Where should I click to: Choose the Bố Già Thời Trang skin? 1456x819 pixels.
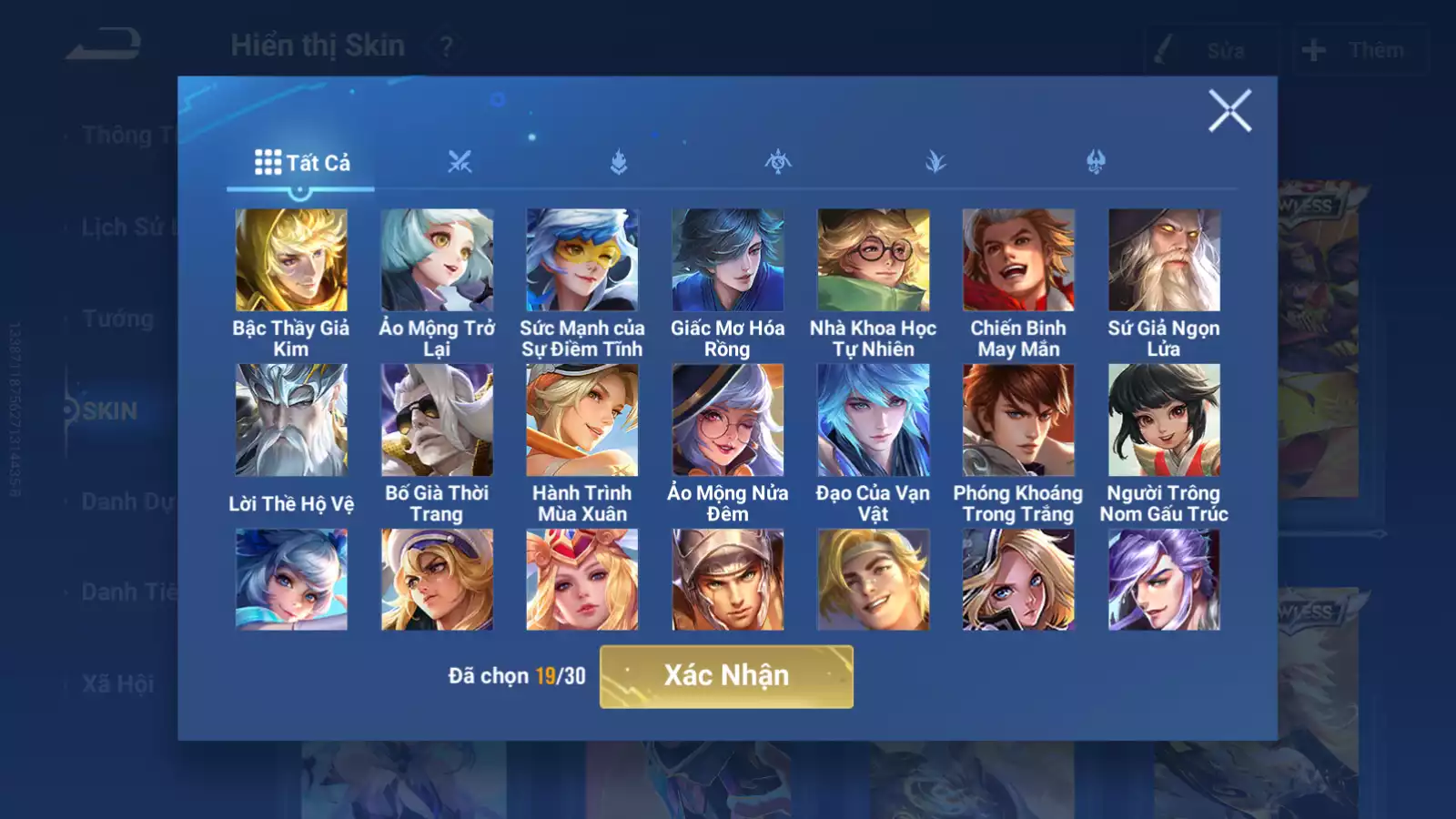click(437, 420)
